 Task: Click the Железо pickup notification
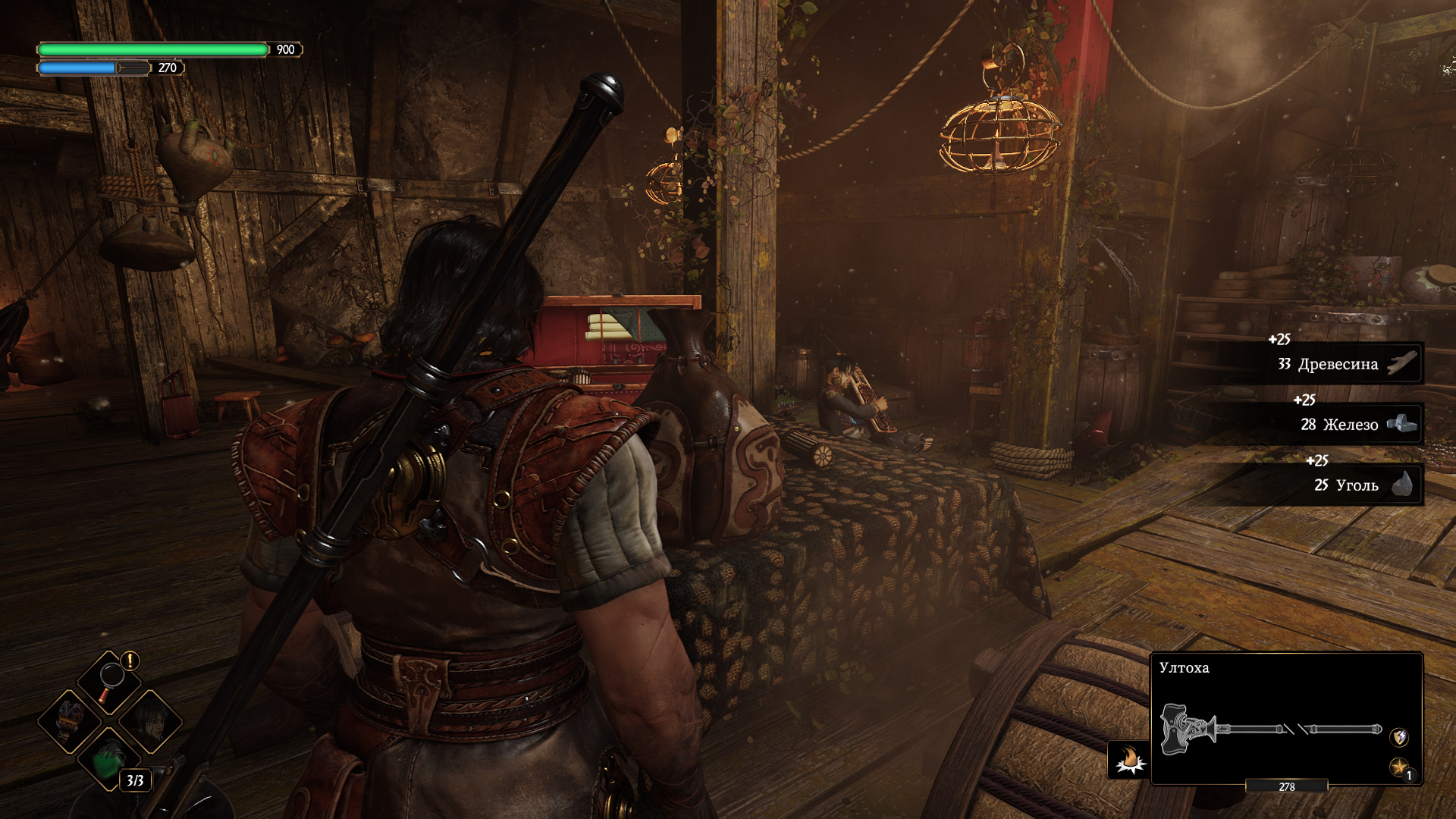[x=1350, y=425]
